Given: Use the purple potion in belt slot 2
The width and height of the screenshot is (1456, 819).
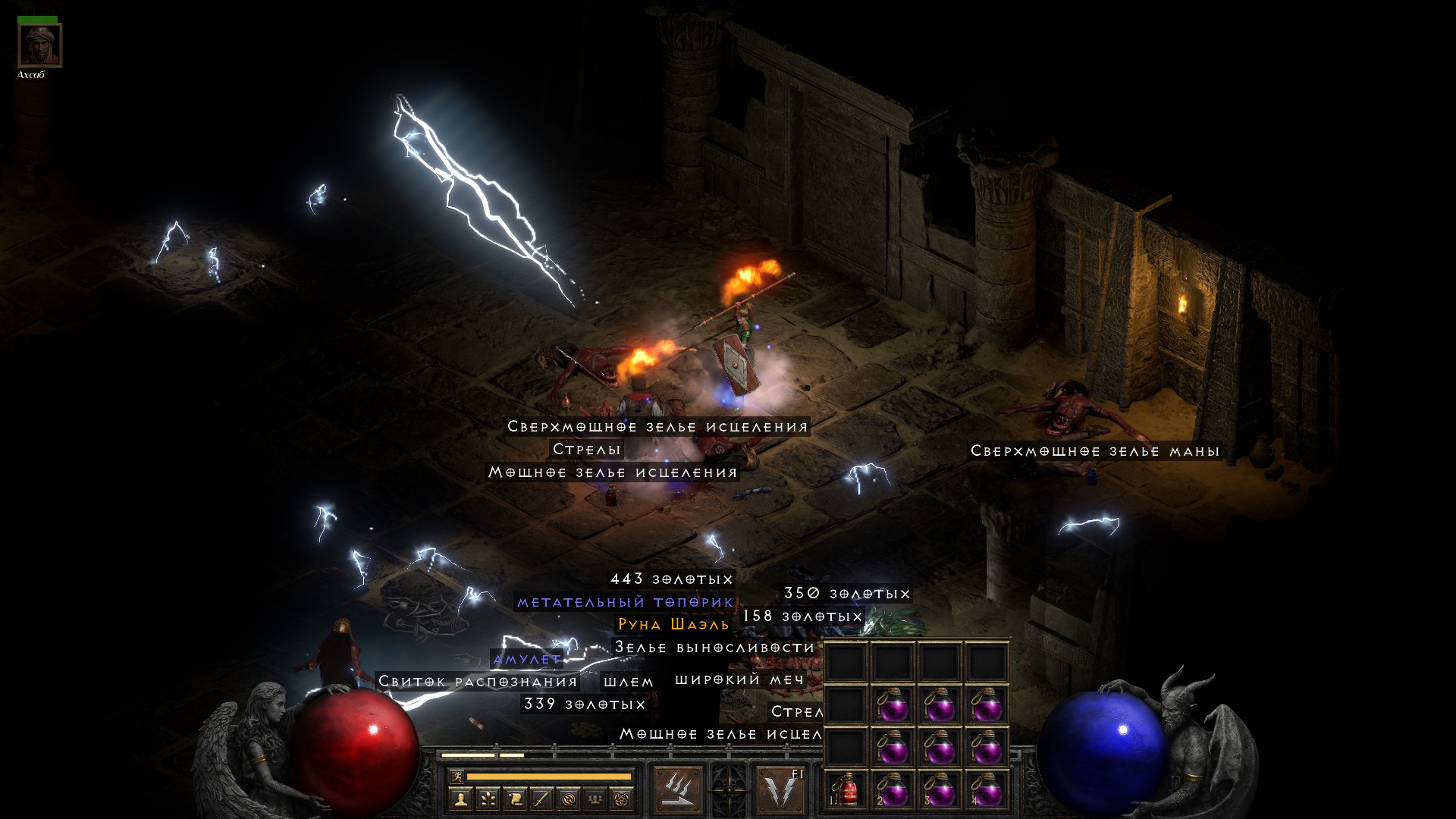Looking at the screenshot, I should click(x=893, y=790).
